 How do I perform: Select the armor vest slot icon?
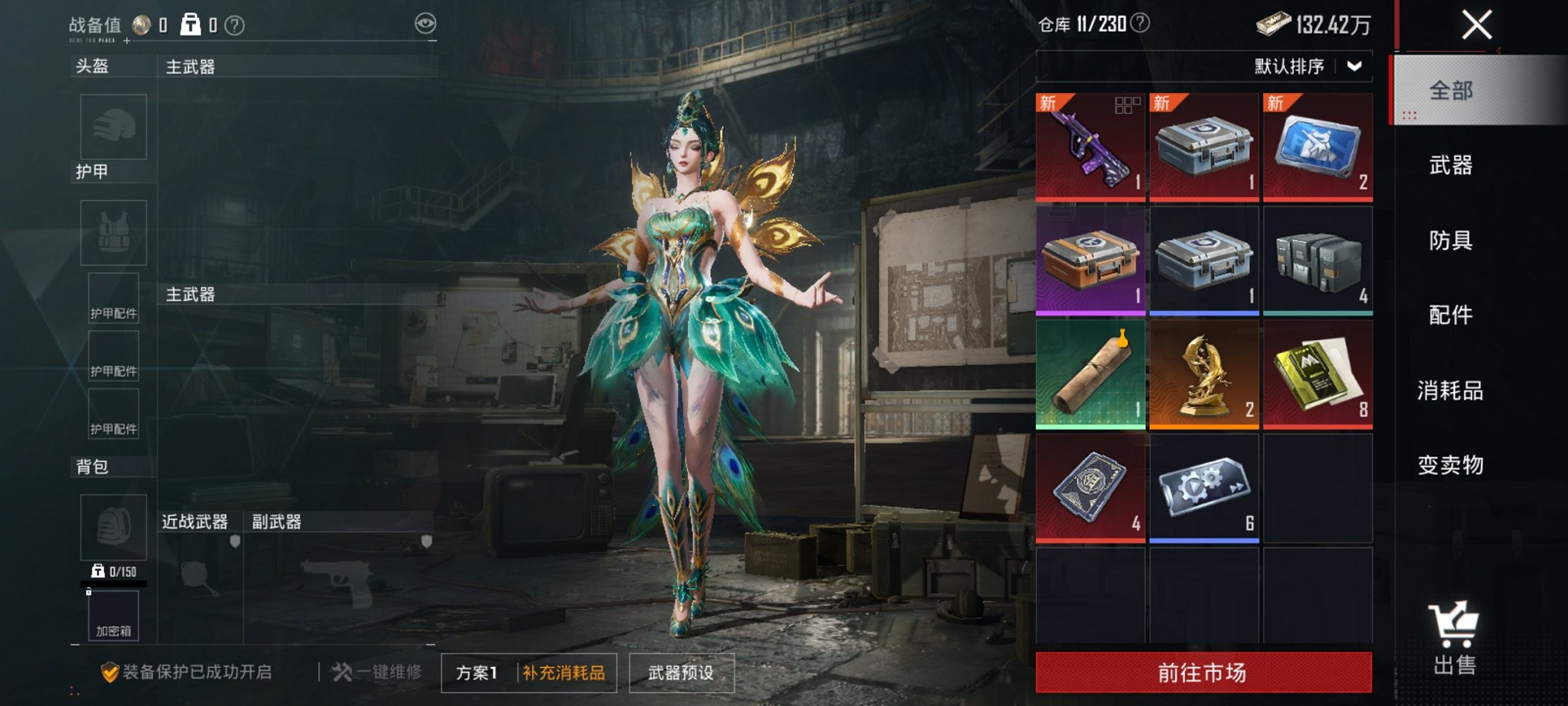(112, 232)
